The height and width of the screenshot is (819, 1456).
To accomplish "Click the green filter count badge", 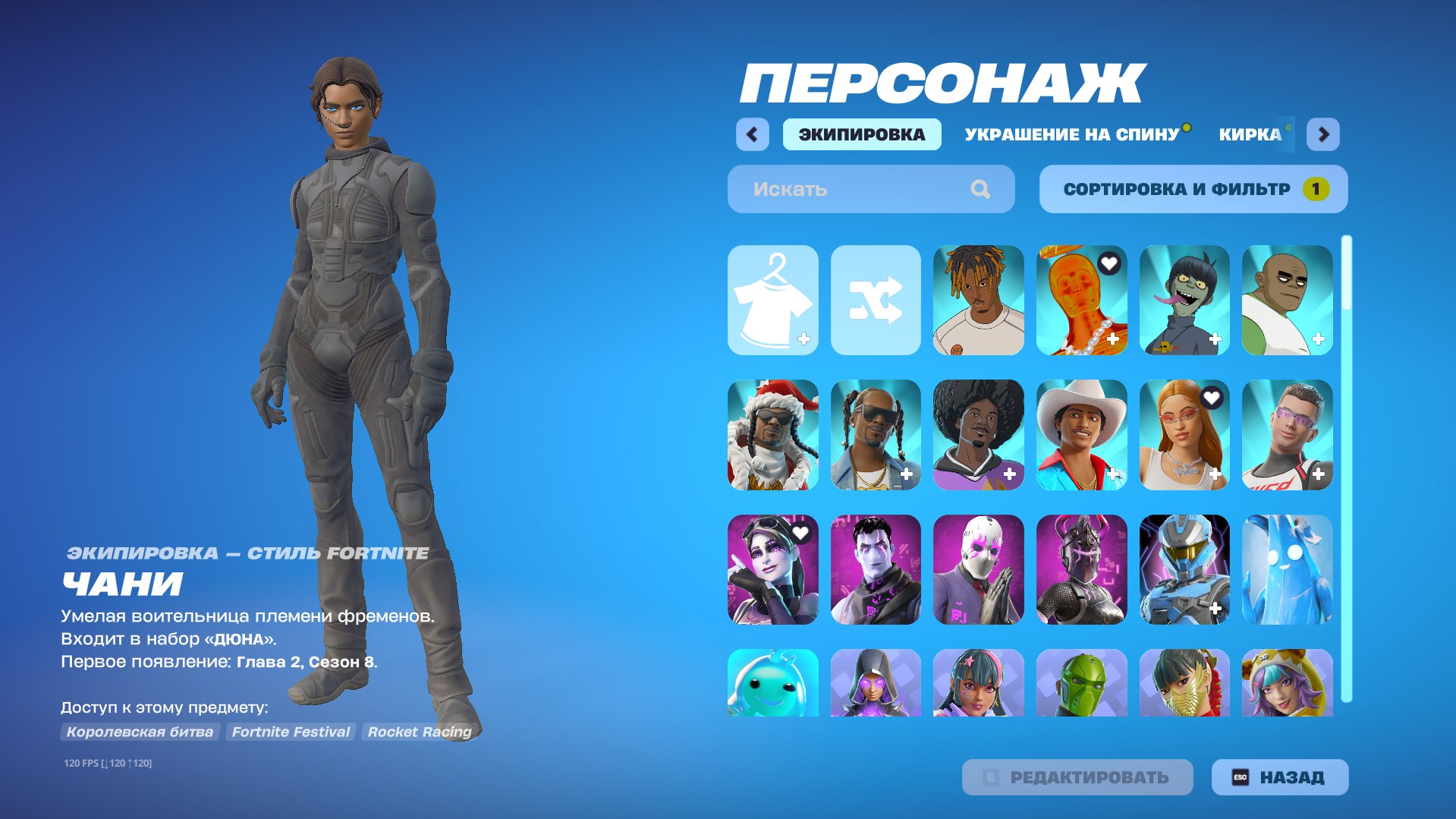I will (x=1316, y=189).
